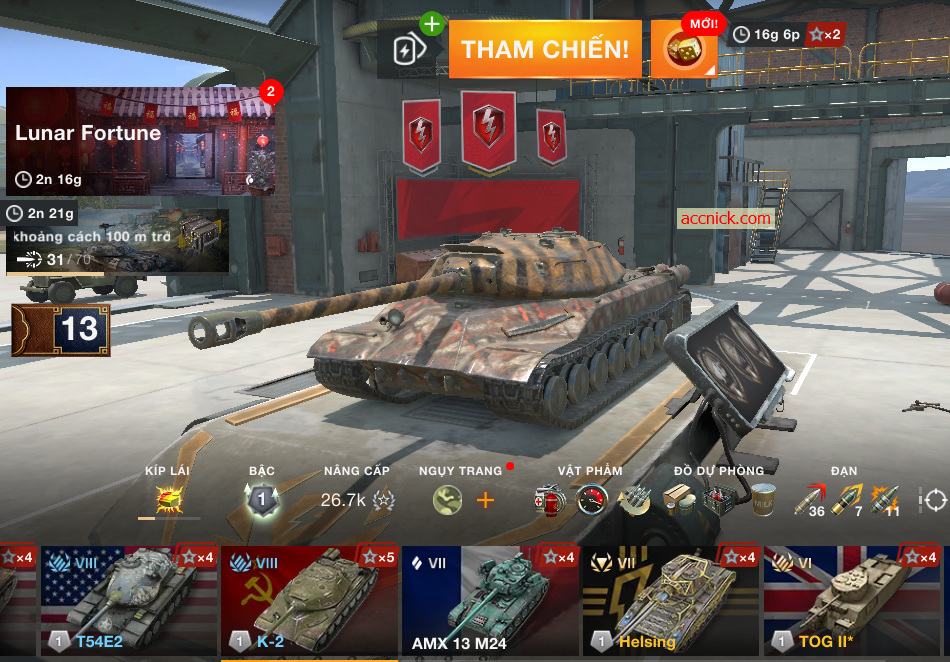
Task: Choose the AMX 13 M24 tank card
Action: [490, 600]
